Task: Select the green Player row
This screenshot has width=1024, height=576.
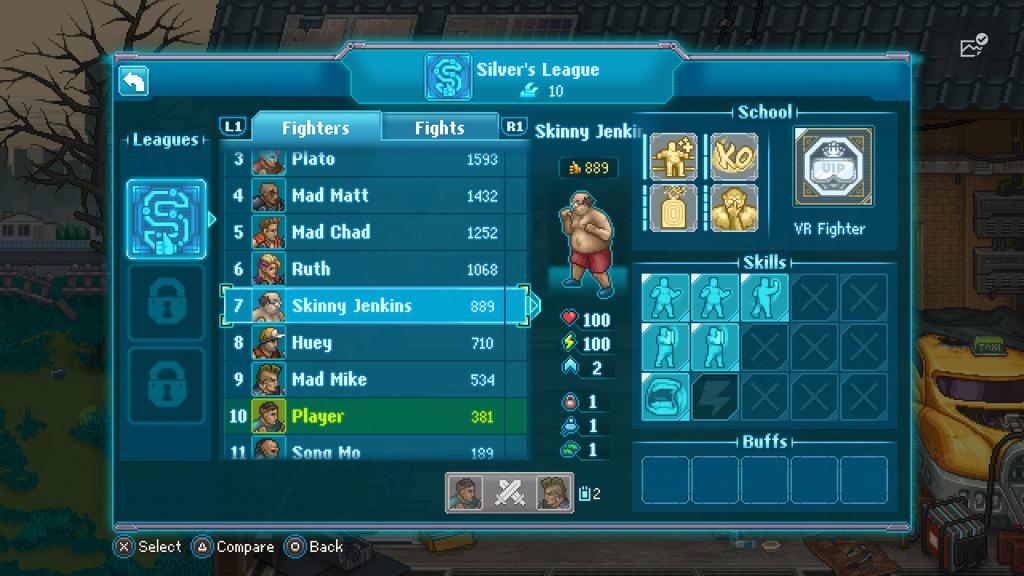Action: 374,416
